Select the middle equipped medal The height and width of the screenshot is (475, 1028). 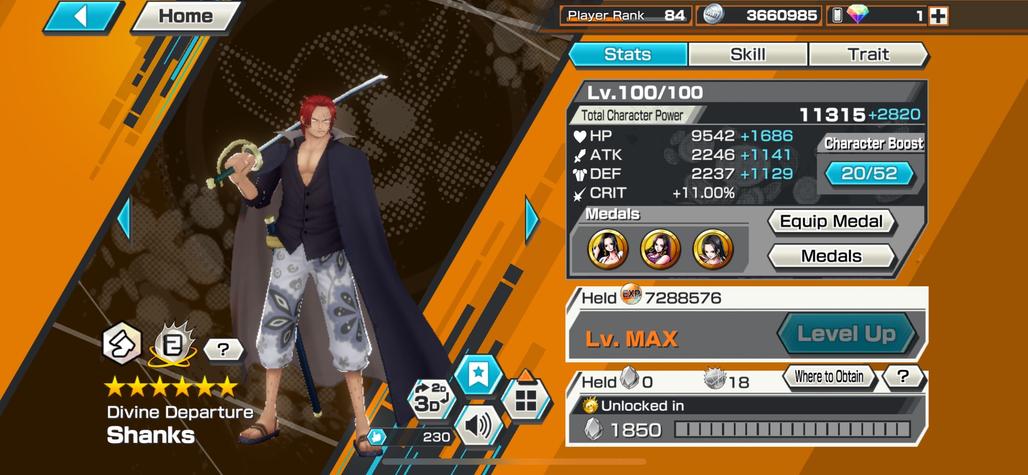(x=660, y=249)
